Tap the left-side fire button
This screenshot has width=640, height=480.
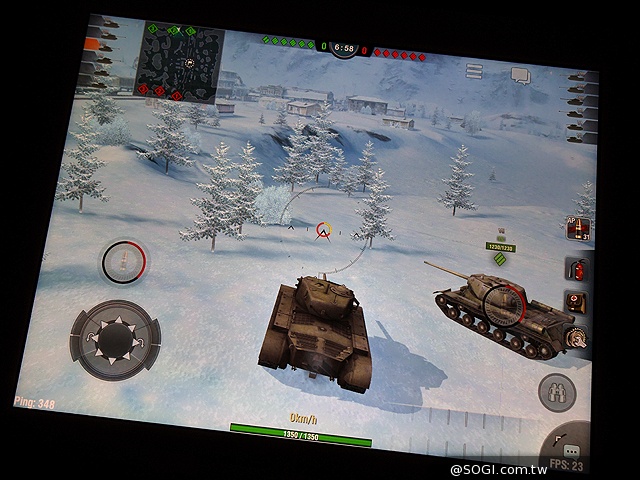pyautogui.click(x=124, y=262)
